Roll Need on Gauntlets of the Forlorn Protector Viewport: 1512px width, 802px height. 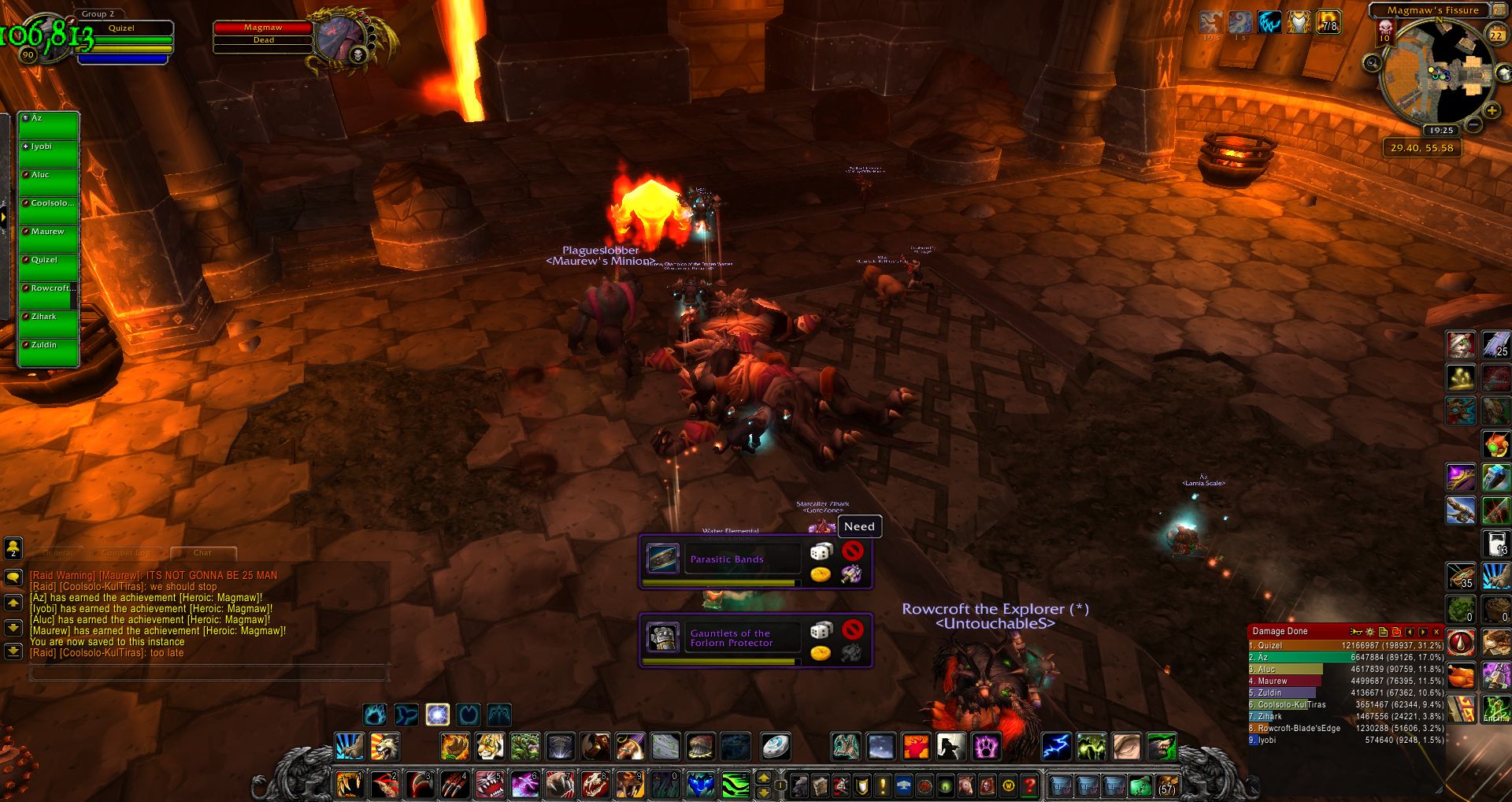(821, 630)
